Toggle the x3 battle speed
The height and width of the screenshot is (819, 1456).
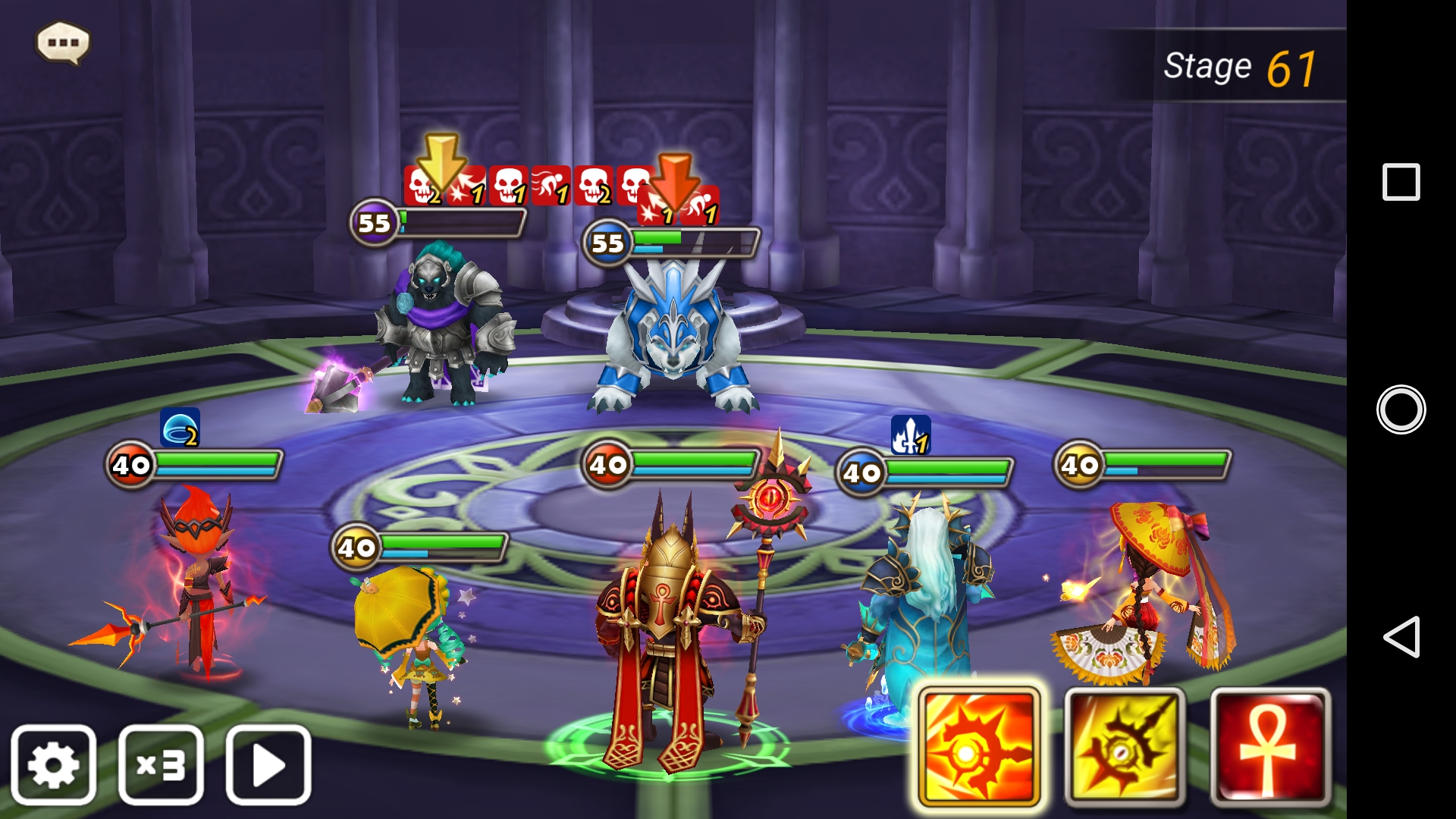tap(161, 764)
